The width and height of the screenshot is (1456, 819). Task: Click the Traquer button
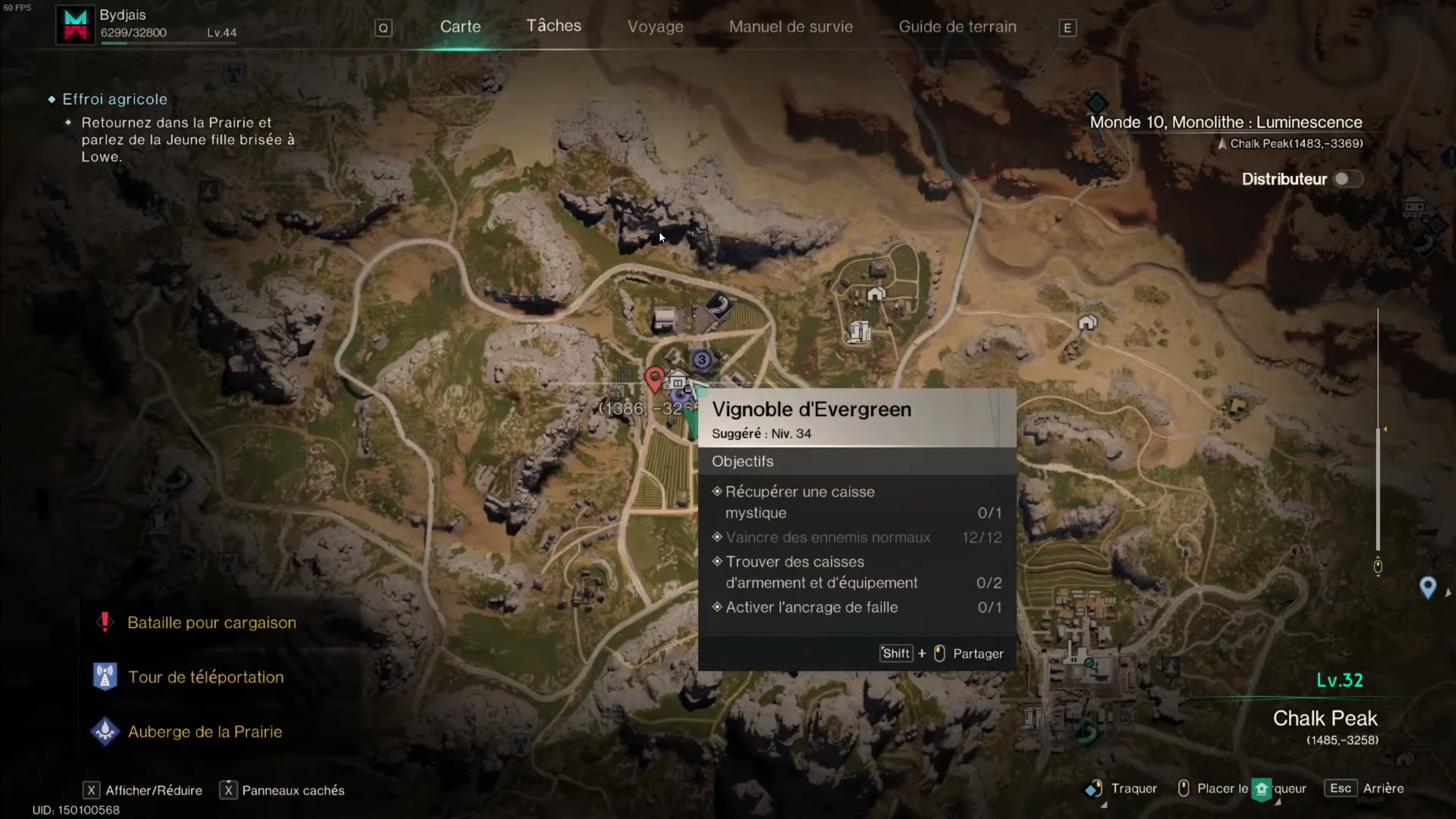tap(1132, 789)
